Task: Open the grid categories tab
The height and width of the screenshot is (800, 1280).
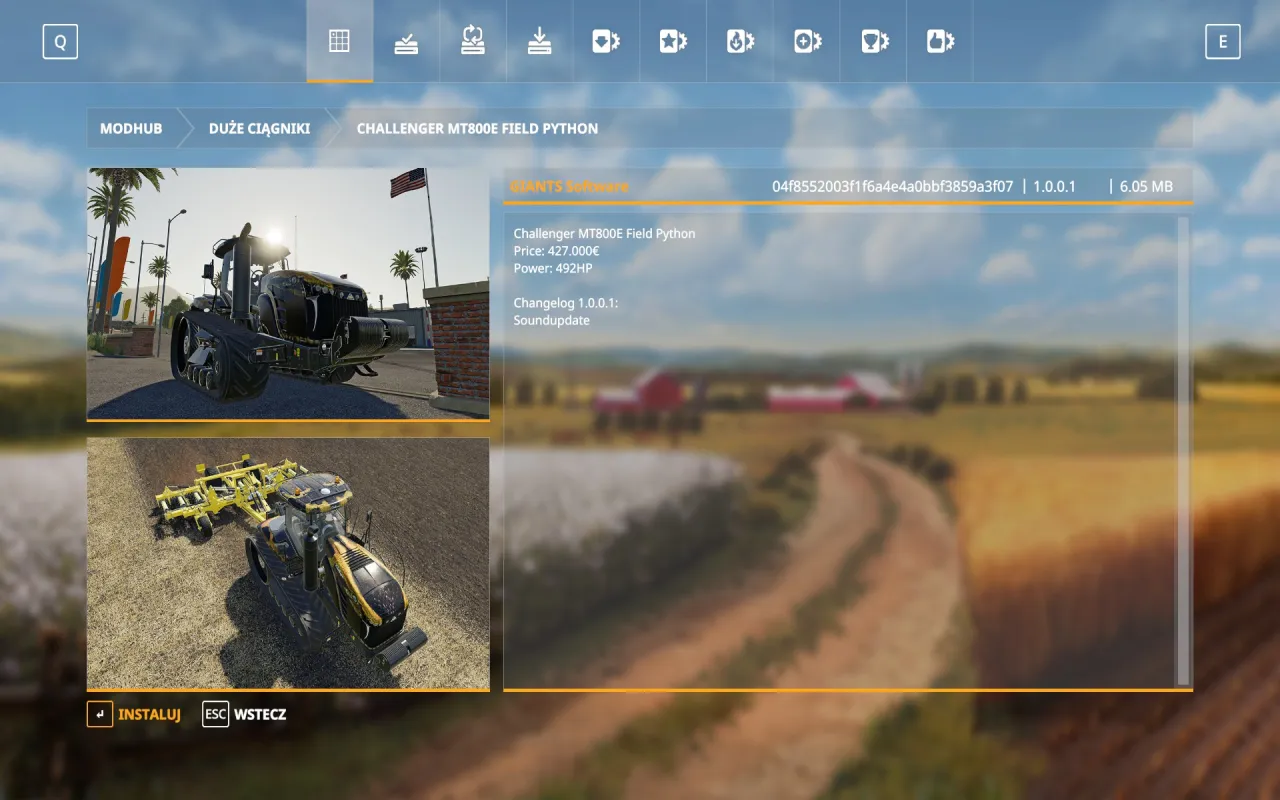Action: tap(339, 41)
